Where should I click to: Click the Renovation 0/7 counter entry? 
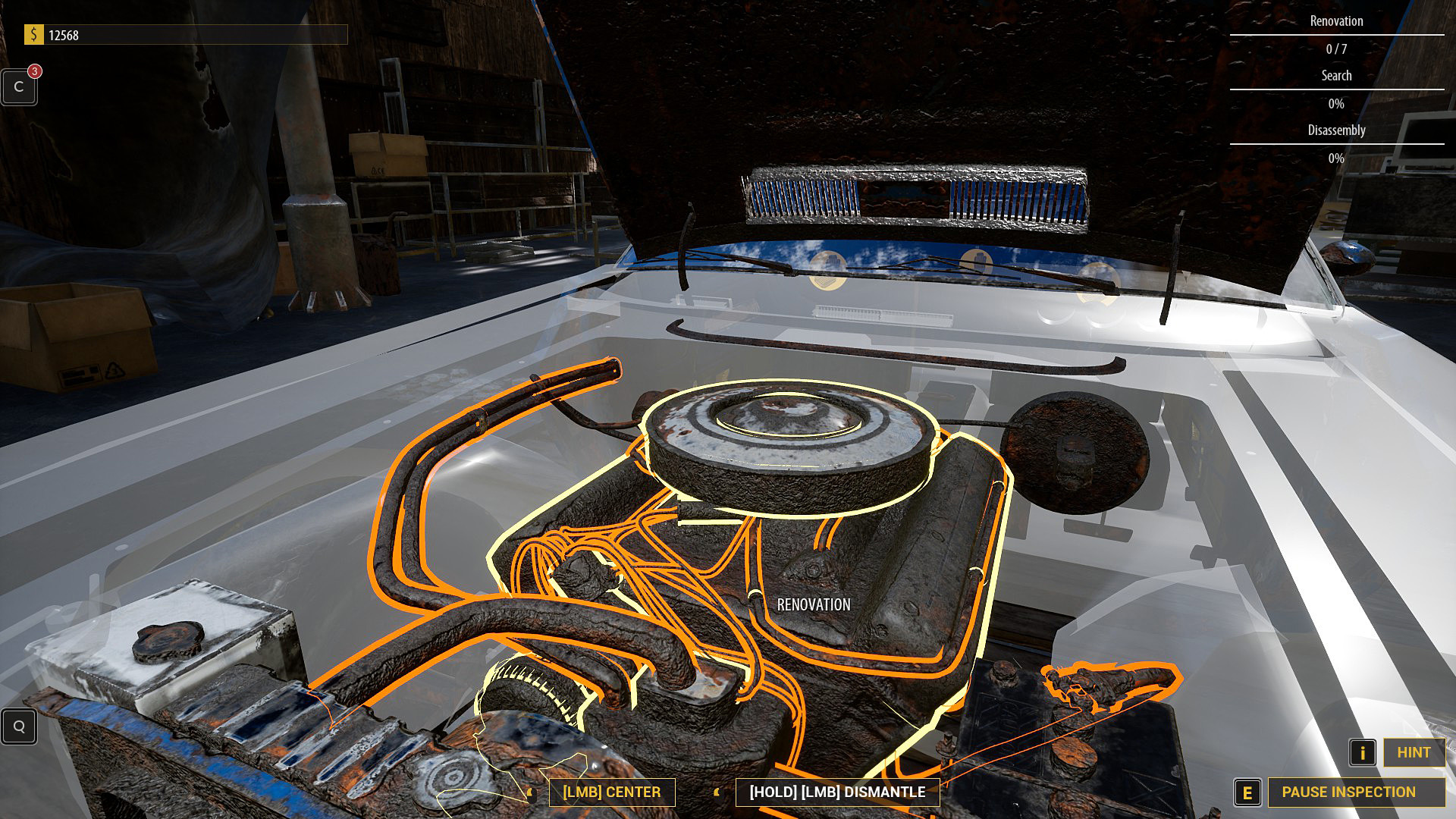click(1335, 49)
